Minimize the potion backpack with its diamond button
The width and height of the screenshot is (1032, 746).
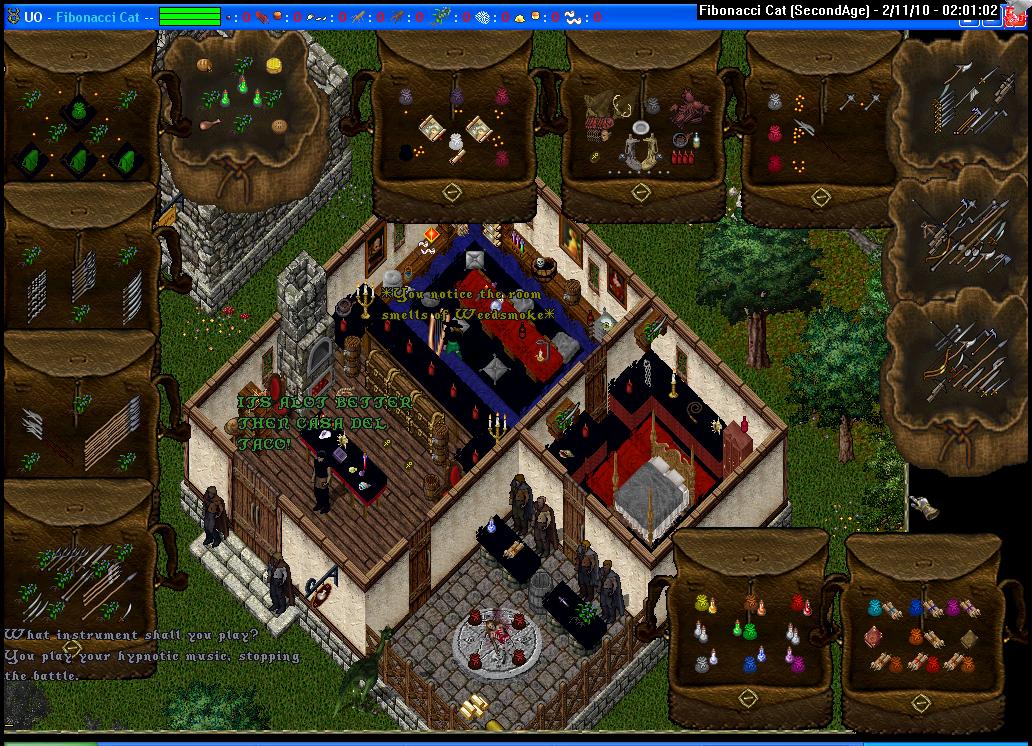point(747,697)
